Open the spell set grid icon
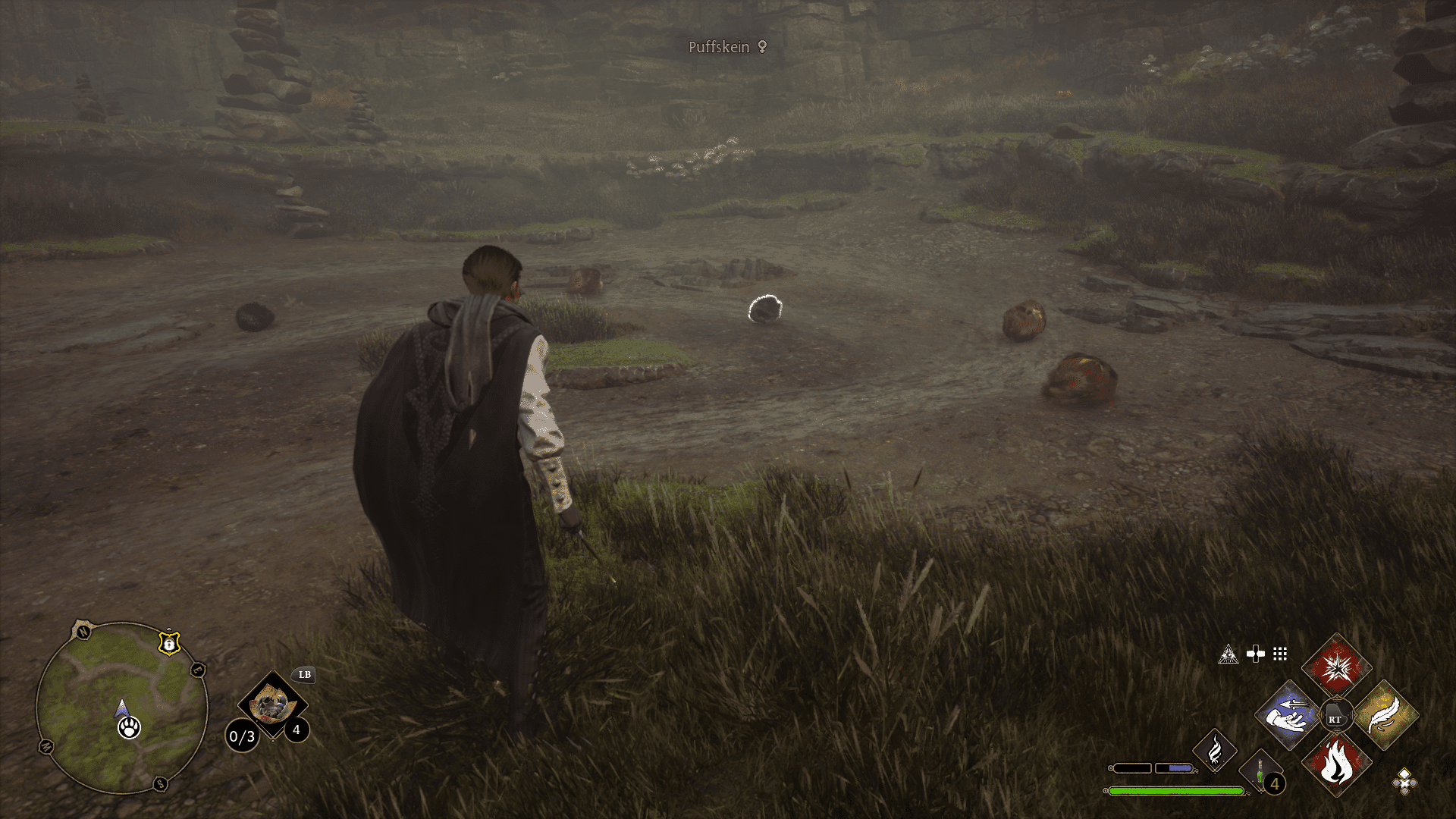 click(x=1279, y=654)
